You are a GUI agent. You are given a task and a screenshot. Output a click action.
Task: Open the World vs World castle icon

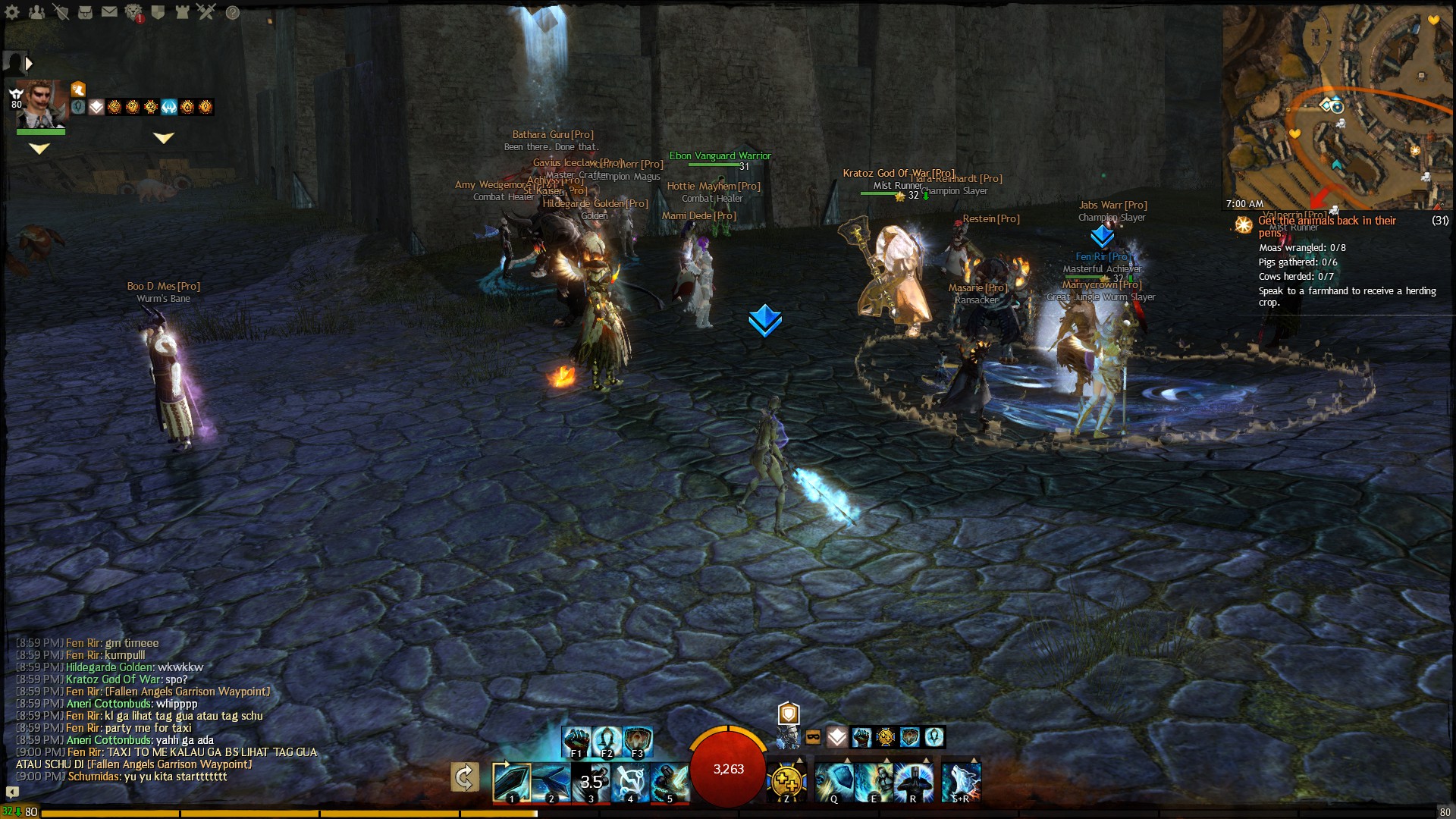click(182, 12)
